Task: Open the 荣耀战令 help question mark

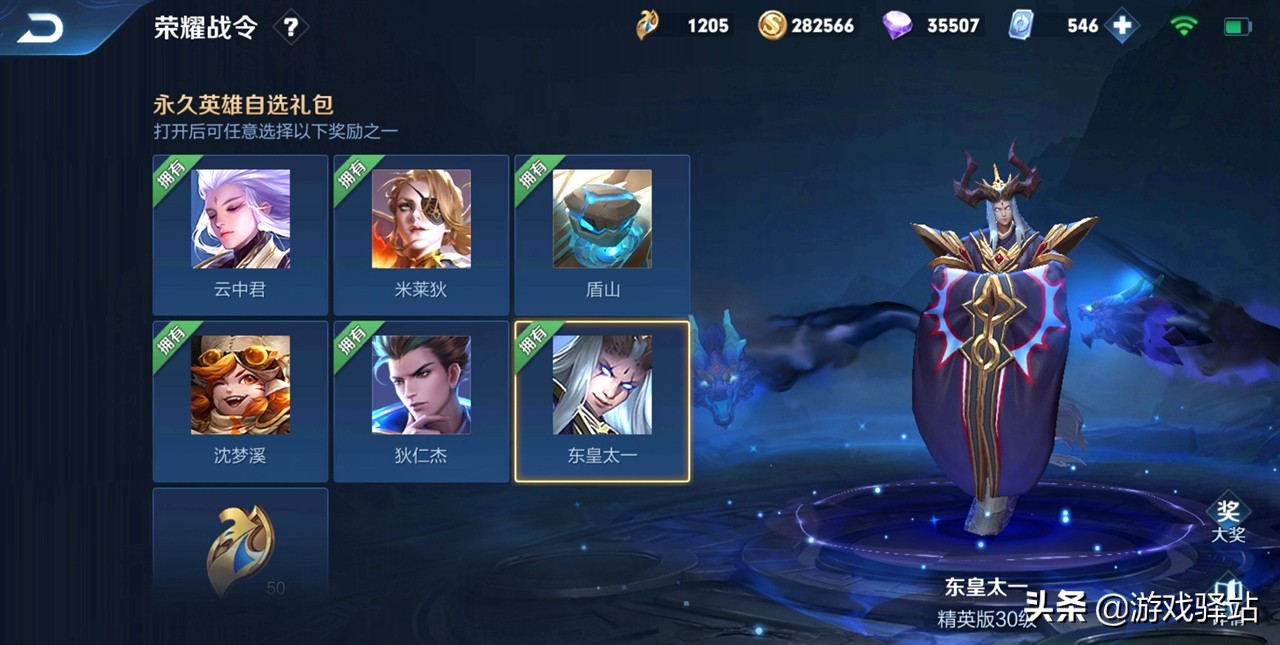Action: (x=290, y=27)
